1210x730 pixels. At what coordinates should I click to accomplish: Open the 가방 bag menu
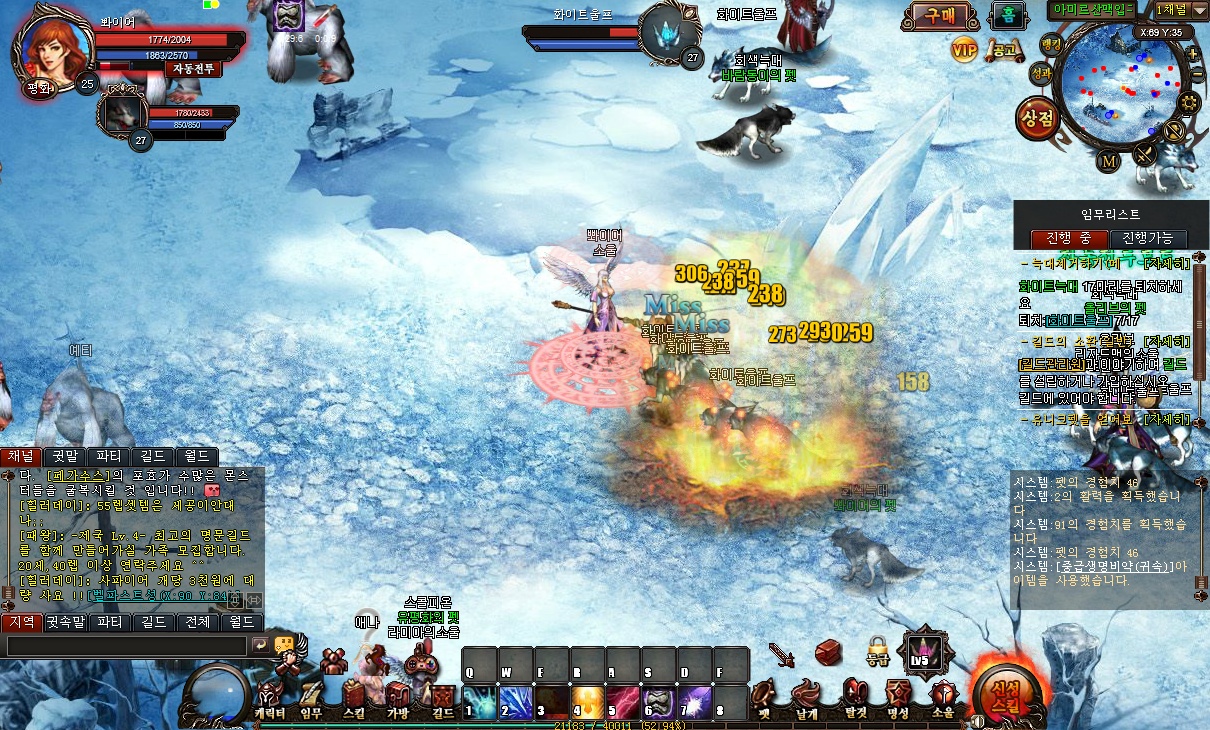point(398,698)
